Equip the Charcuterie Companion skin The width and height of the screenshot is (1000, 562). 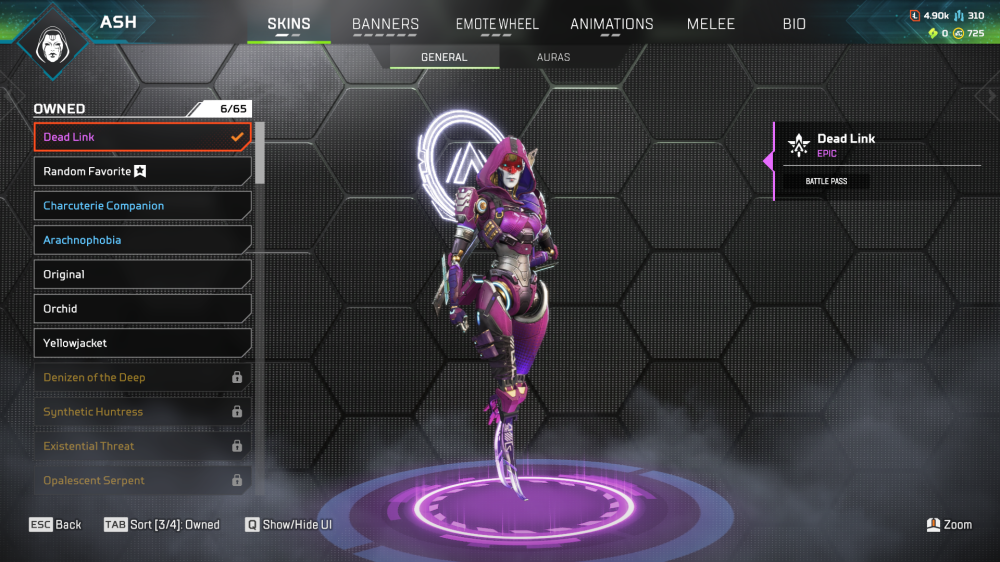click(142, 206)
